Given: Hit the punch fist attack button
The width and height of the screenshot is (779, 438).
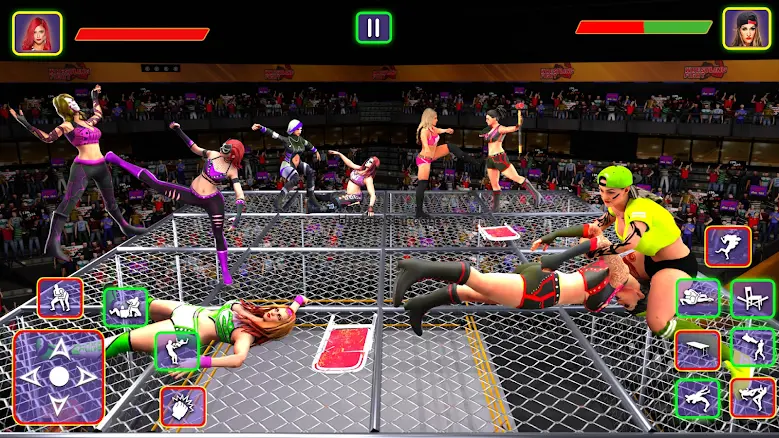Looking at the screenshot, I should click(x=182, y=406).
